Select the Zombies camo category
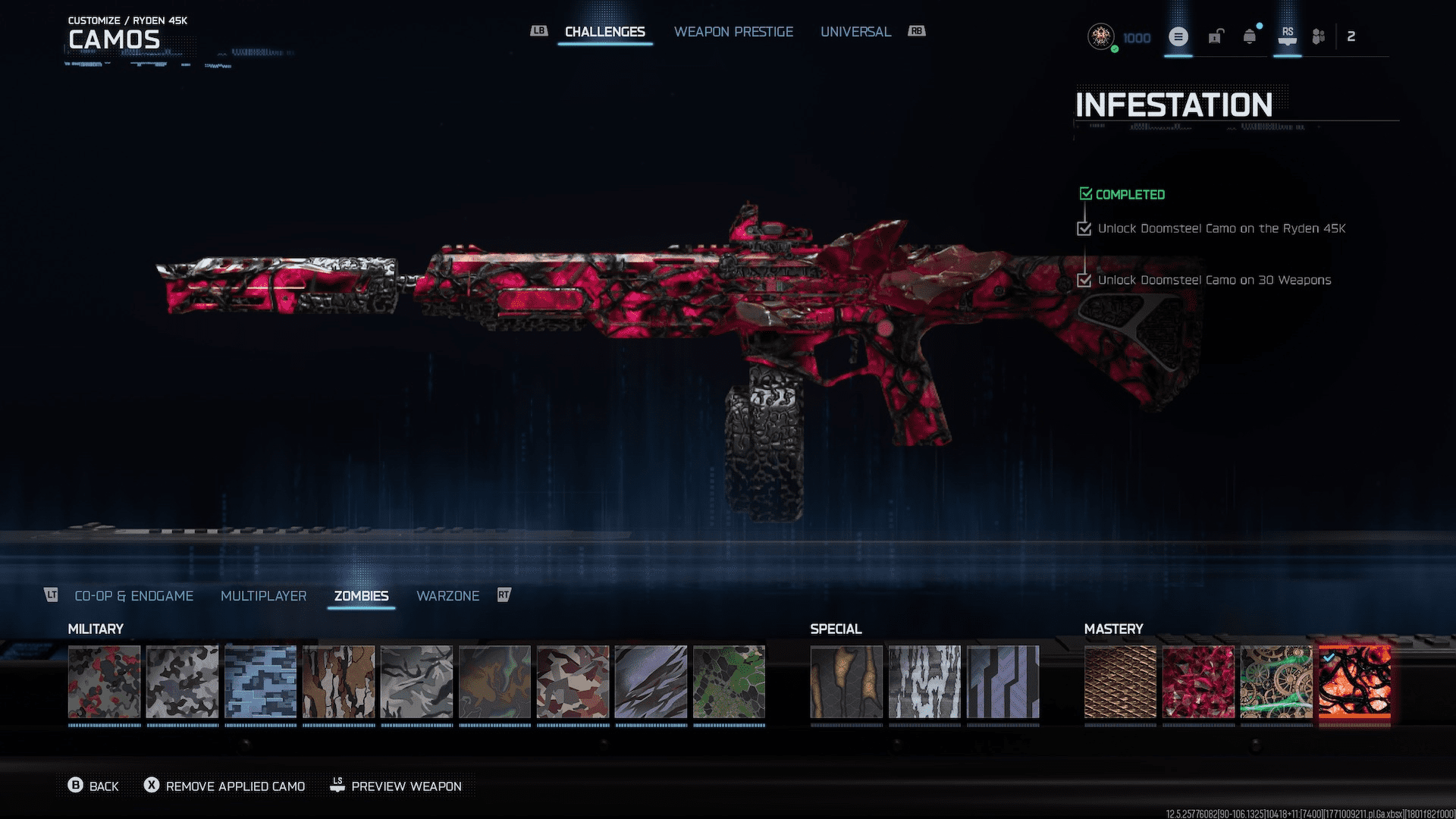 point(361,596)
